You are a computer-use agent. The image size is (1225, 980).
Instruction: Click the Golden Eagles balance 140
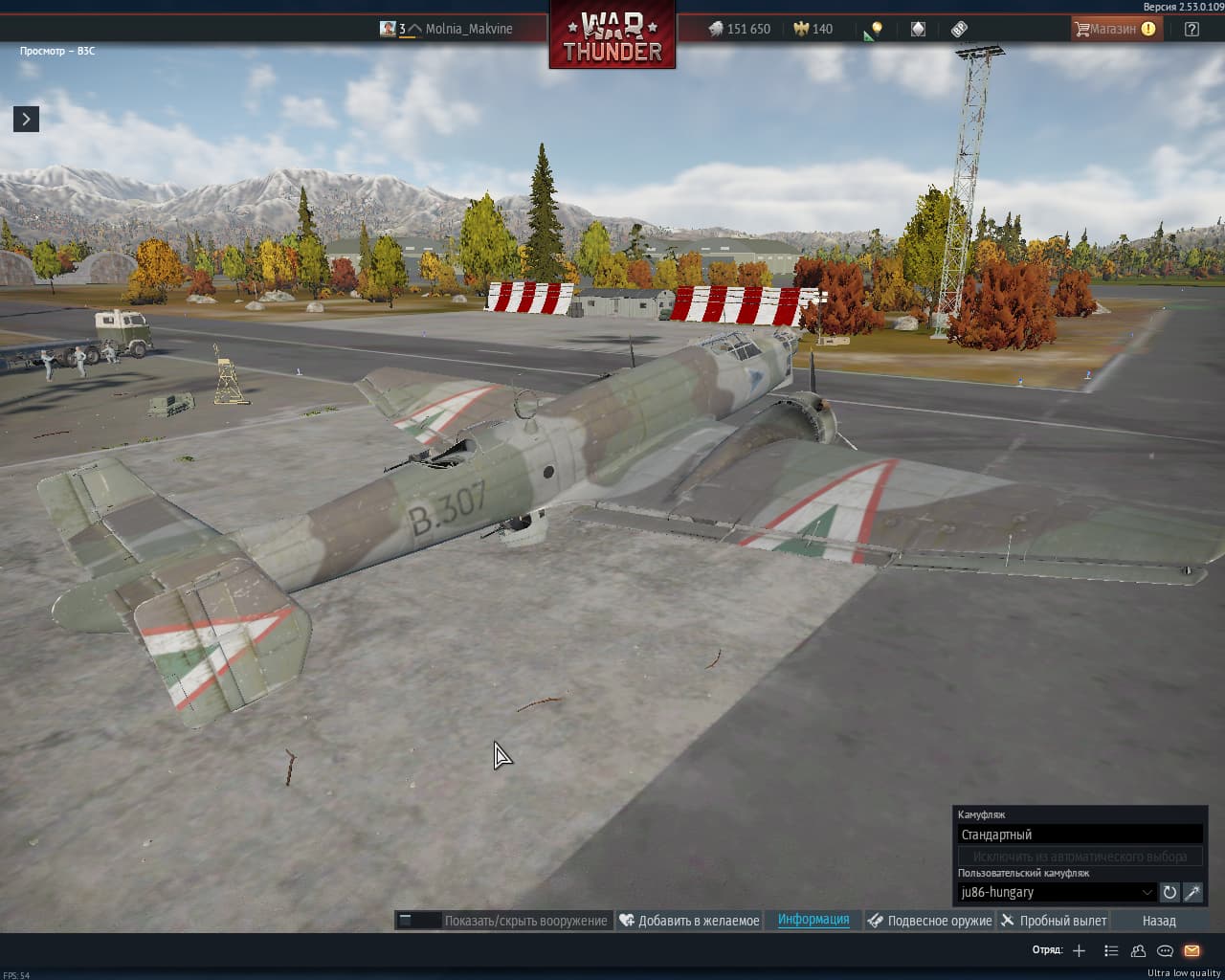point(813,29)
